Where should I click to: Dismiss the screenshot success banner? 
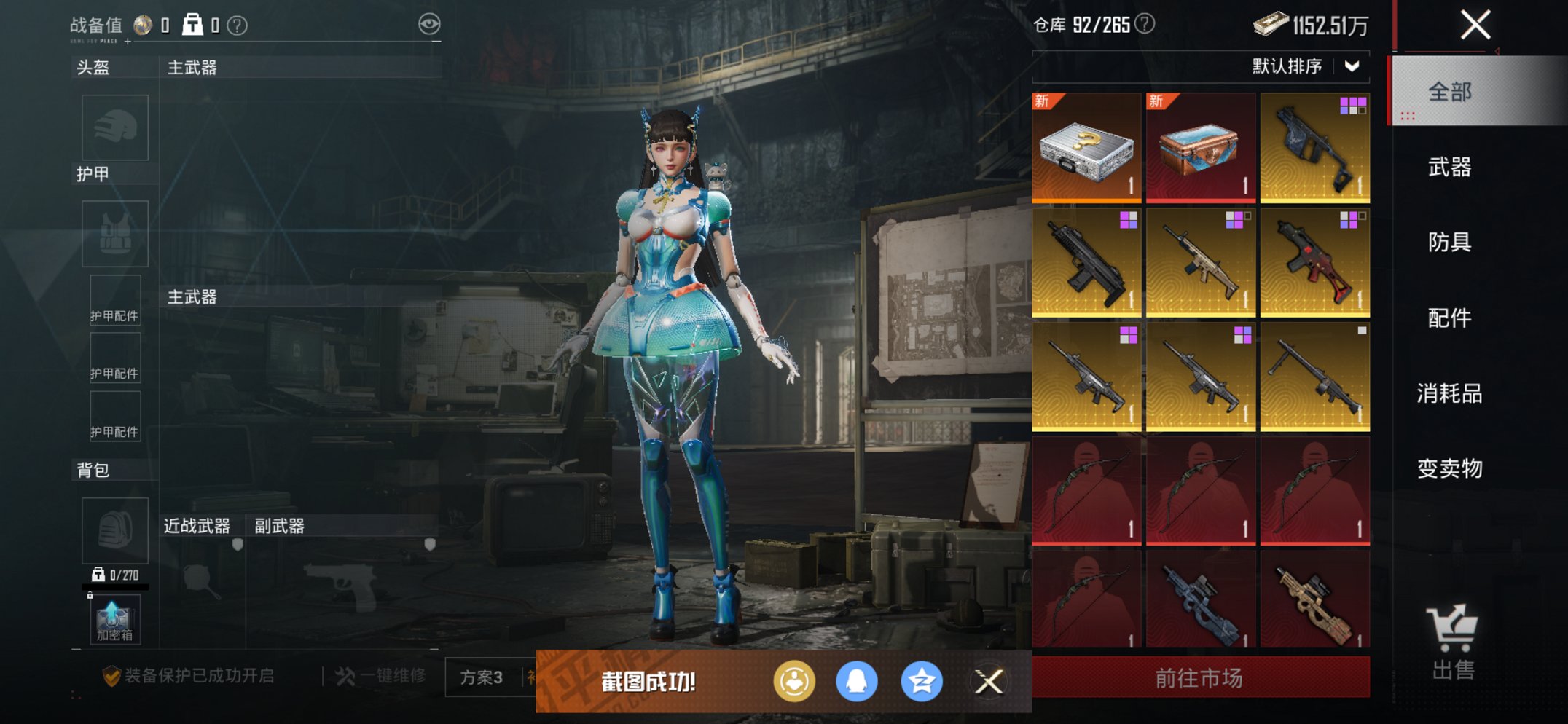[x=989, y=682]
